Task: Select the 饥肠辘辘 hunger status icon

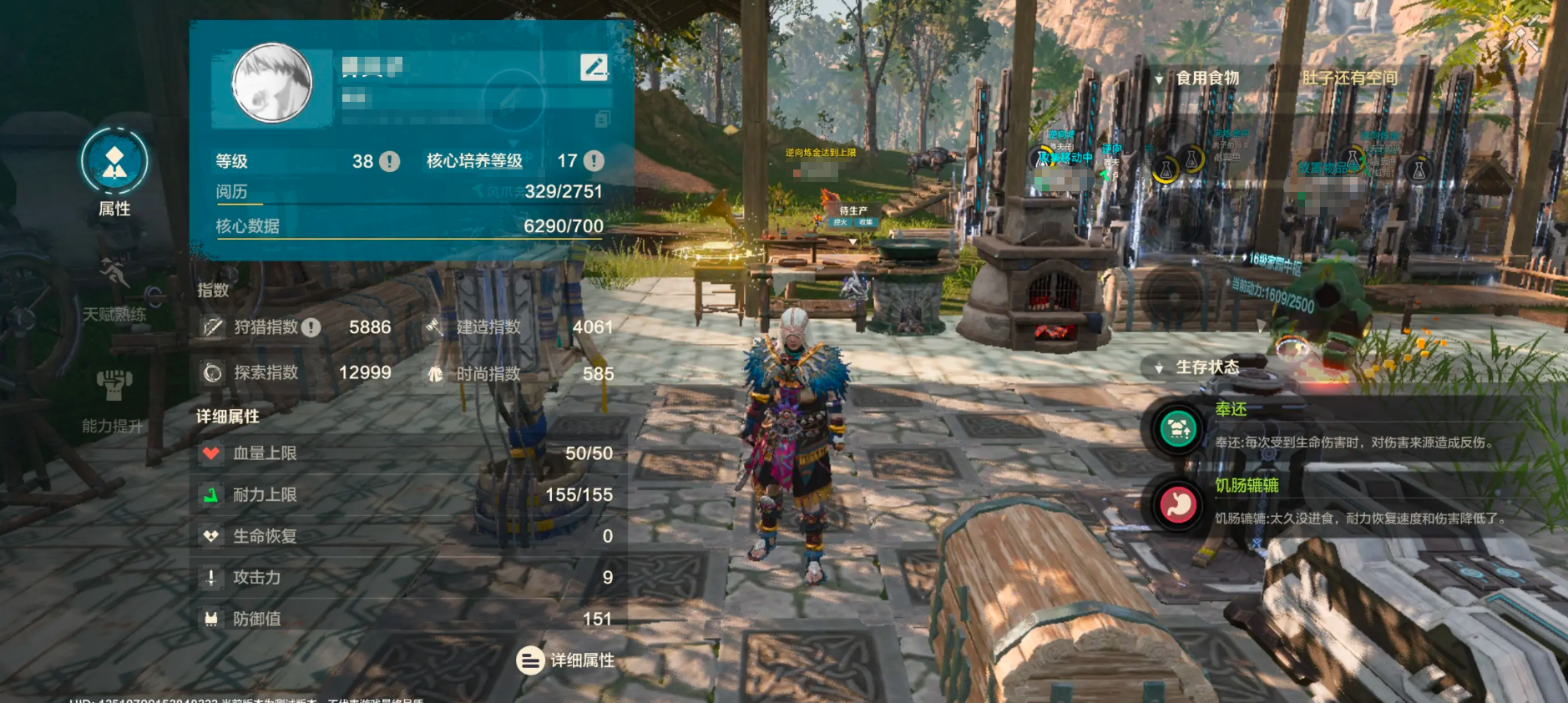Action: [x=1178, y=504]
